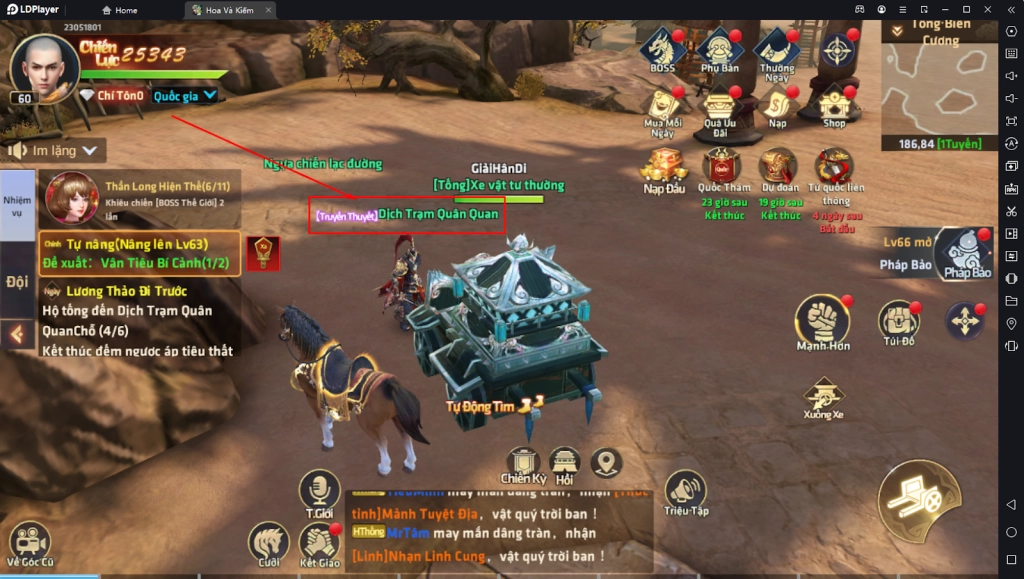1024x579 pixels.
Task: Click the Triệu Tập summon horn
Action: 685,491
